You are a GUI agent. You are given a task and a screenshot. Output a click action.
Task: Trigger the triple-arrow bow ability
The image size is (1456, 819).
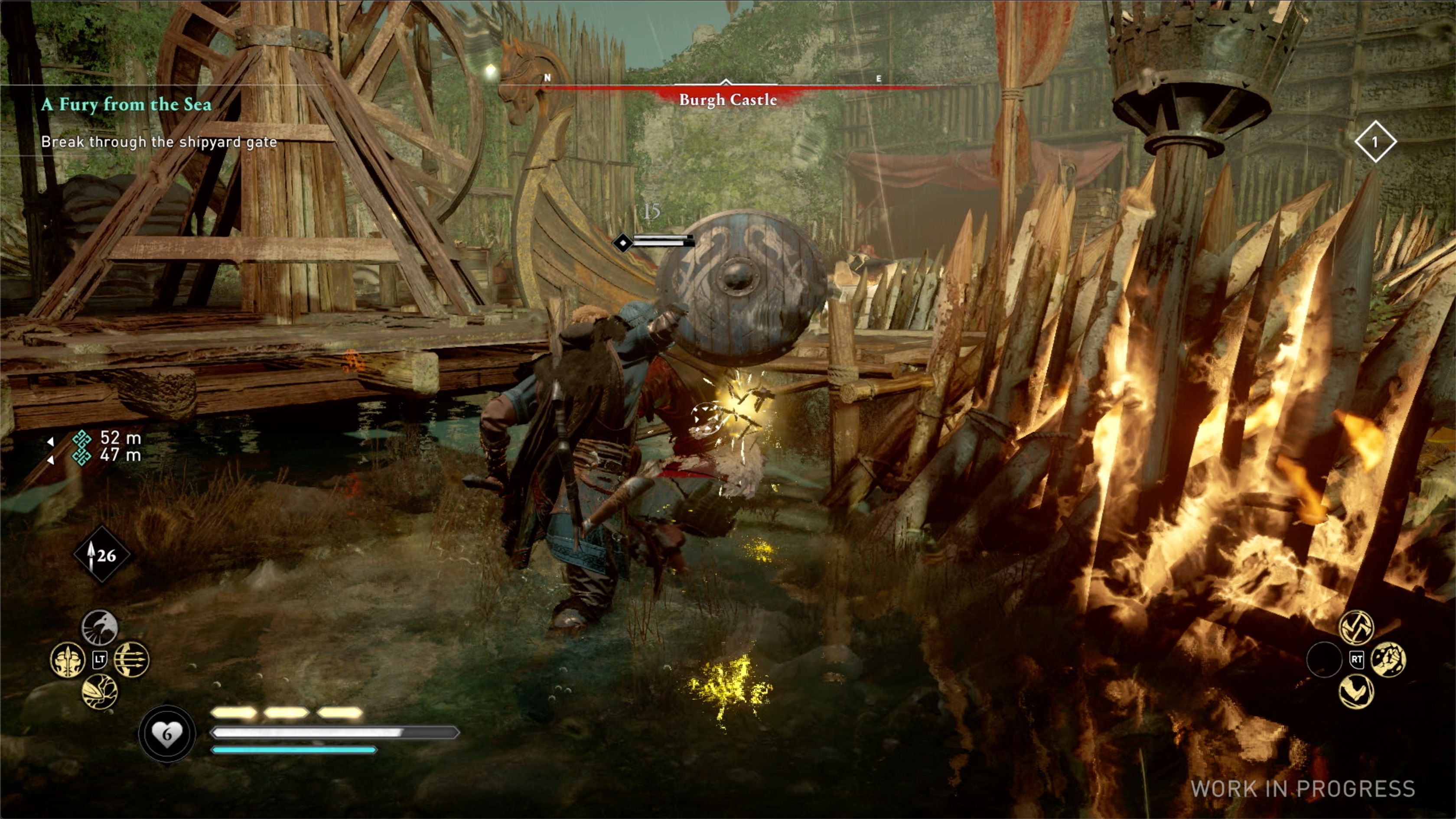point(132,660)
